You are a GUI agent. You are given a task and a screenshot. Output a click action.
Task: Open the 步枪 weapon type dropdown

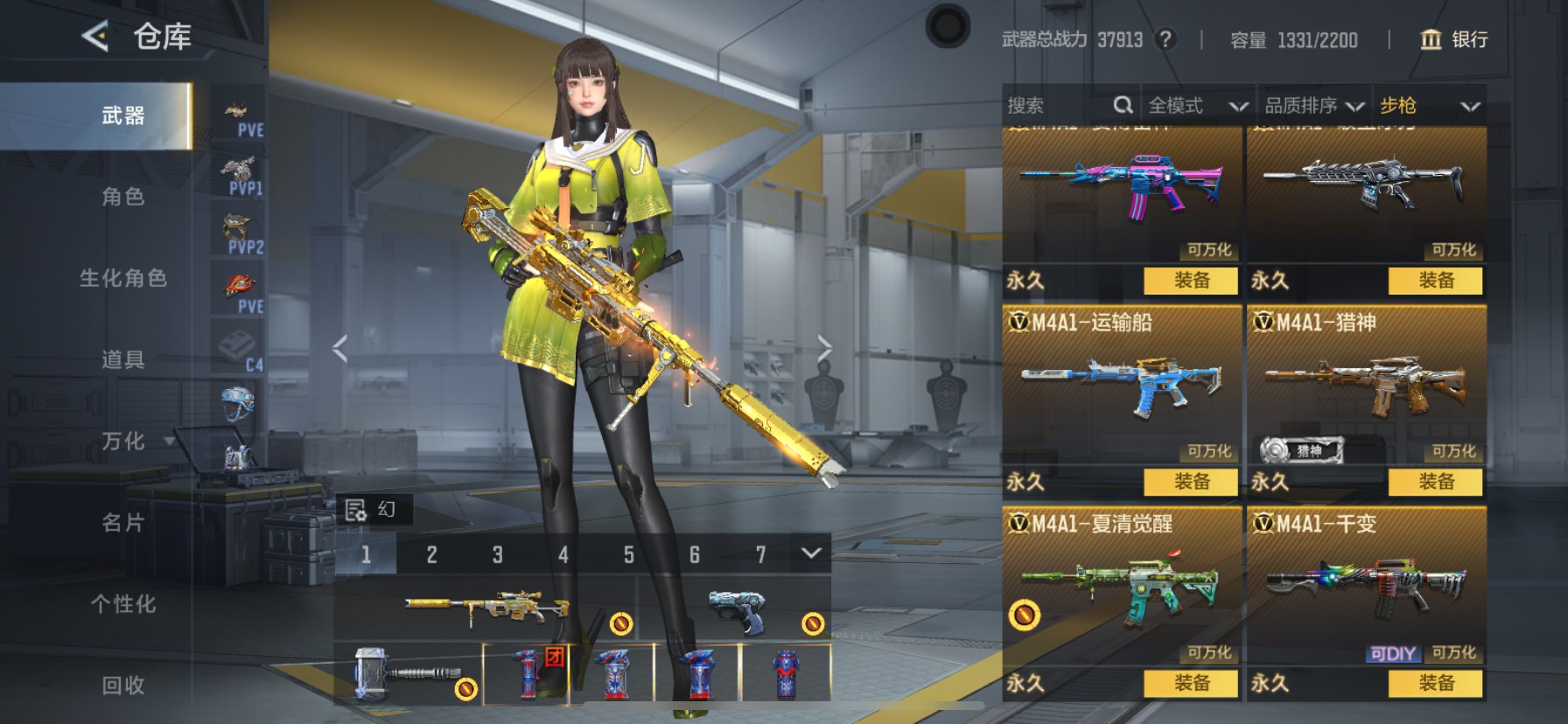[x=1429, y=106]
